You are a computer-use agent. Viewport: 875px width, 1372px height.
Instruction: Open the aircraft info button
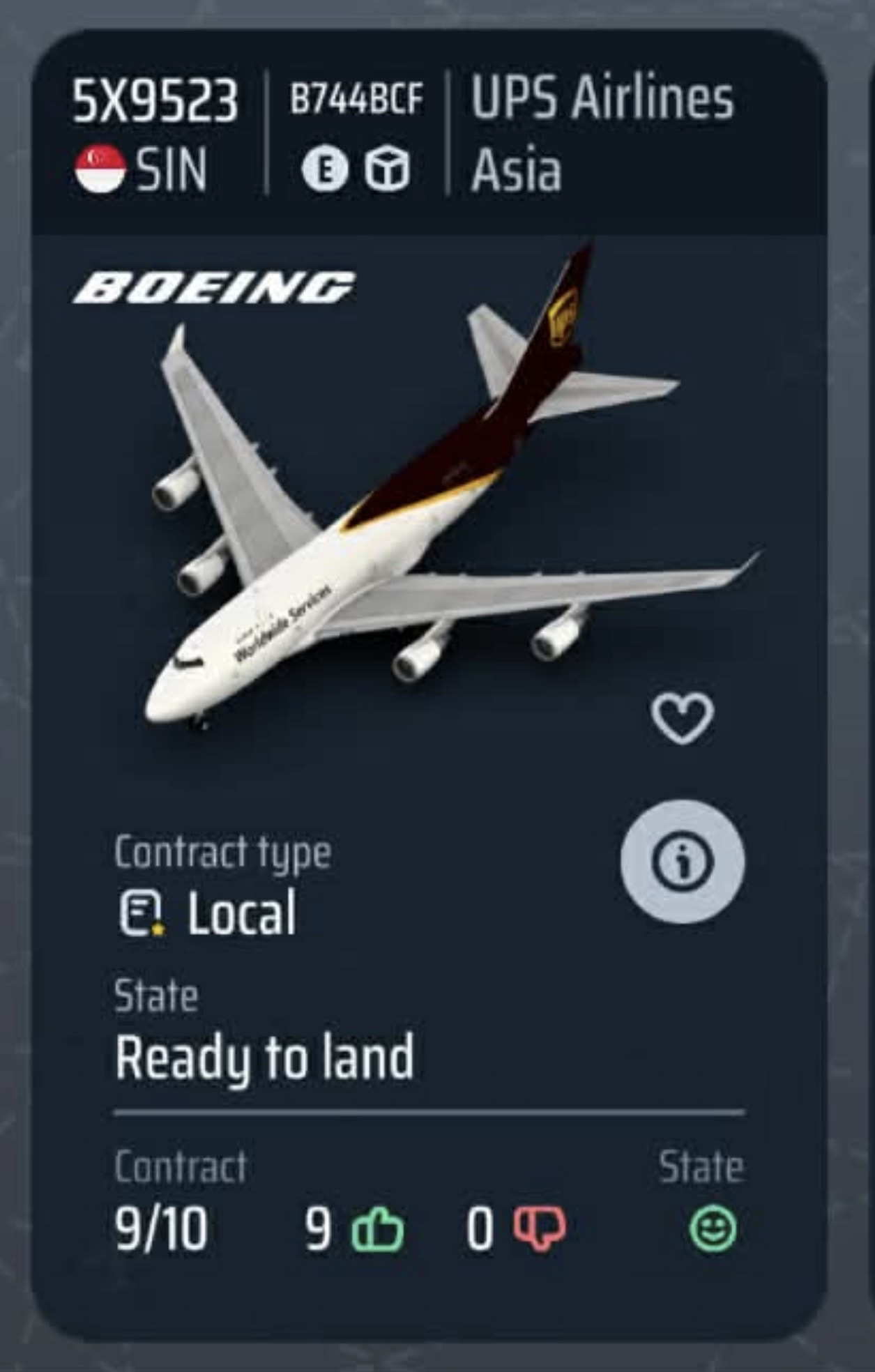click(682, 862)
